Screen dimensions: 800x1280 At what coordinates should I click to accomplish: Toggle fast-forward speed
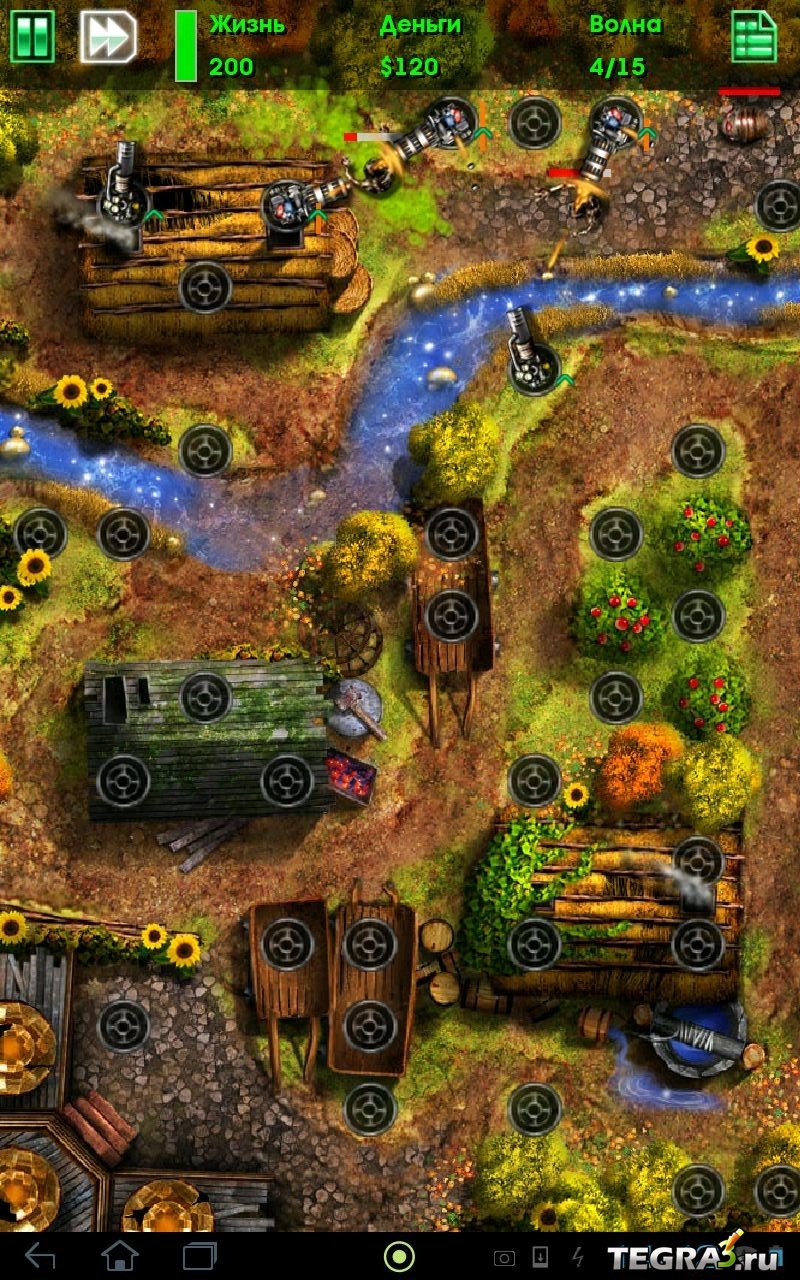(108, 37)
